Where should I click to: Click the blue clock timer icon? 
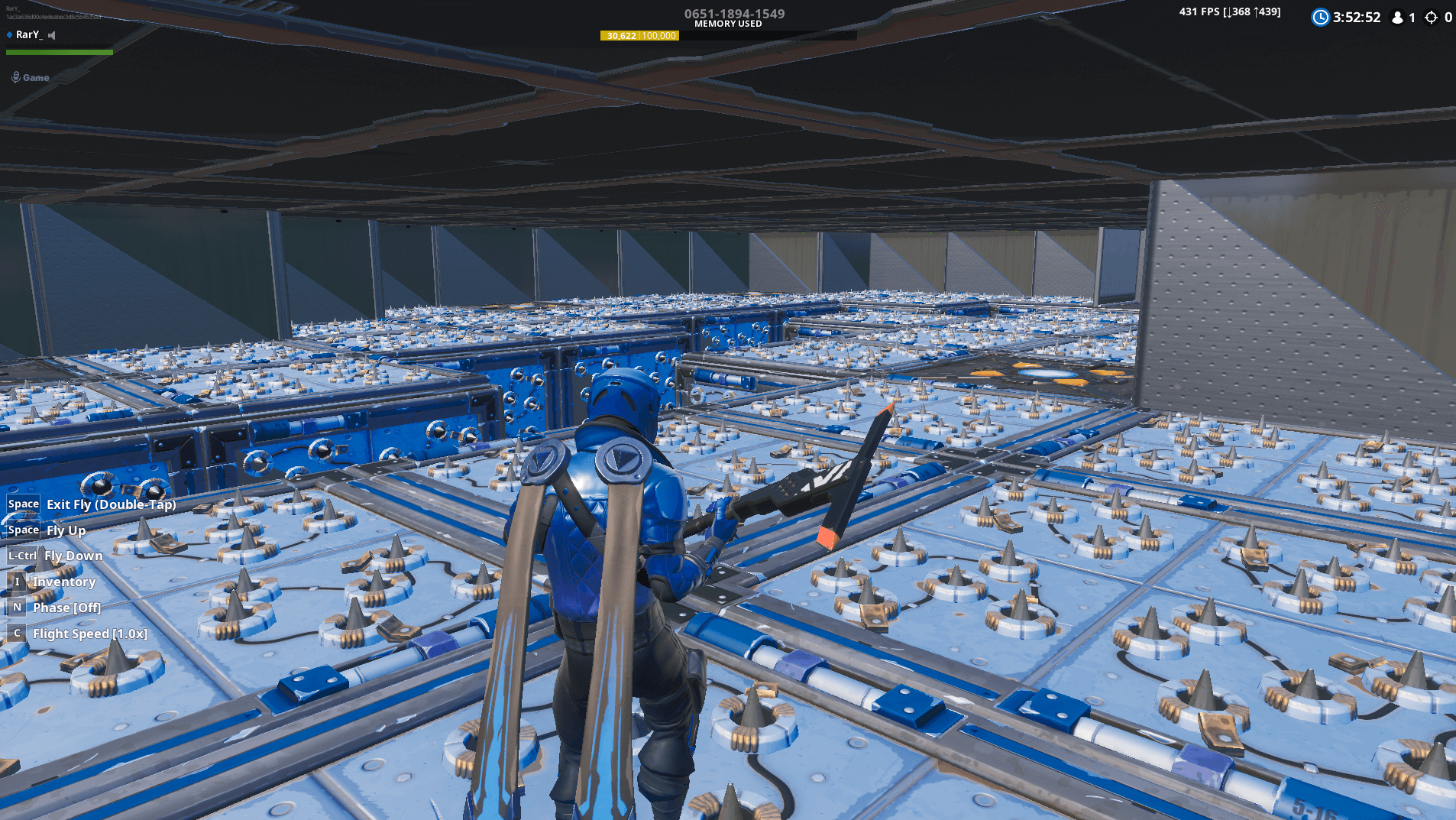pos(1320,17)
